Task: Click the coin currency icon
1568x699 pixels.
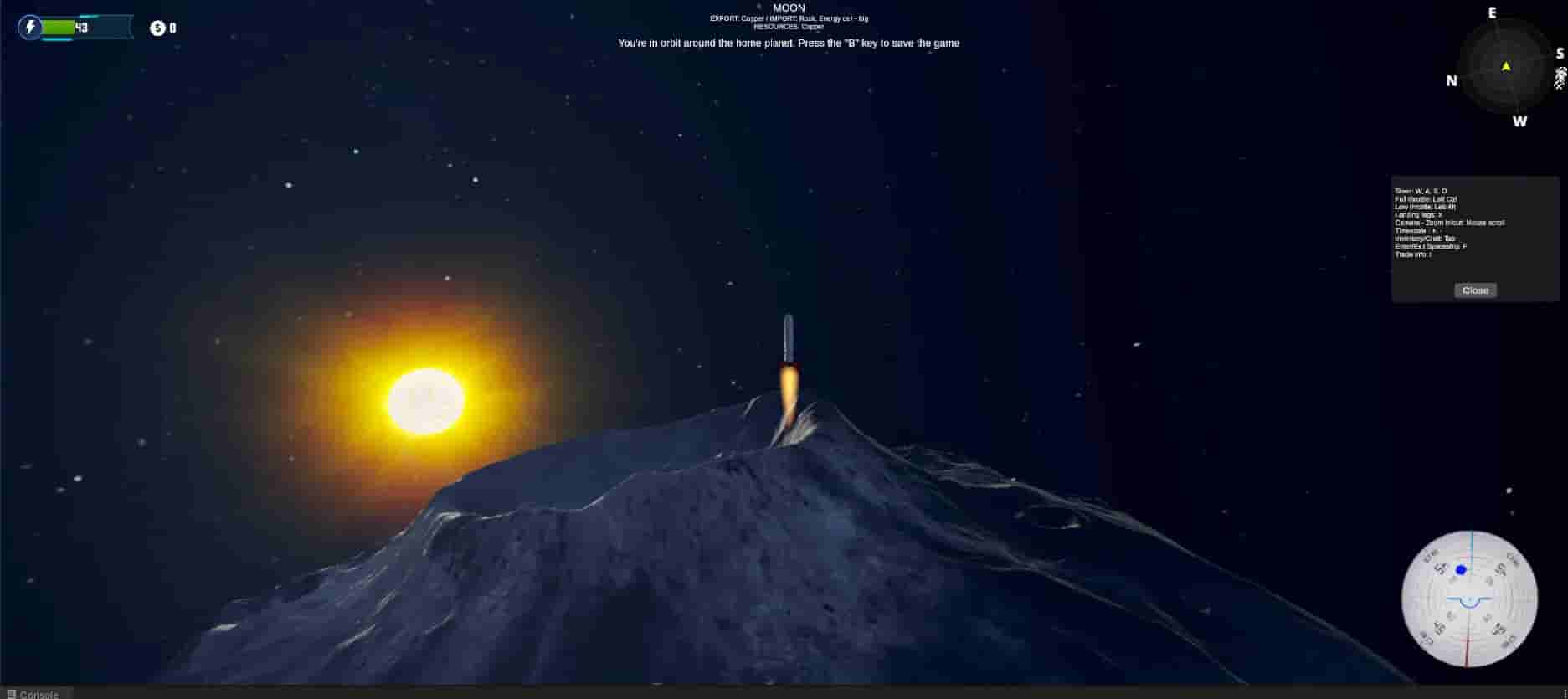Action: click(156, 27)
